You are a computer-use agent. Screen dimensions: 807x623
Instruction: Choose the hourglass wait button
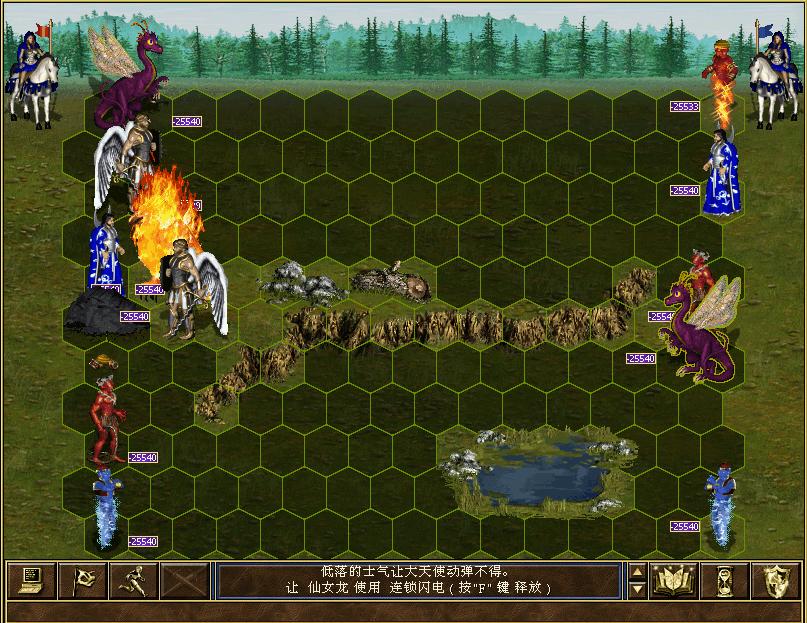(725, 580)
